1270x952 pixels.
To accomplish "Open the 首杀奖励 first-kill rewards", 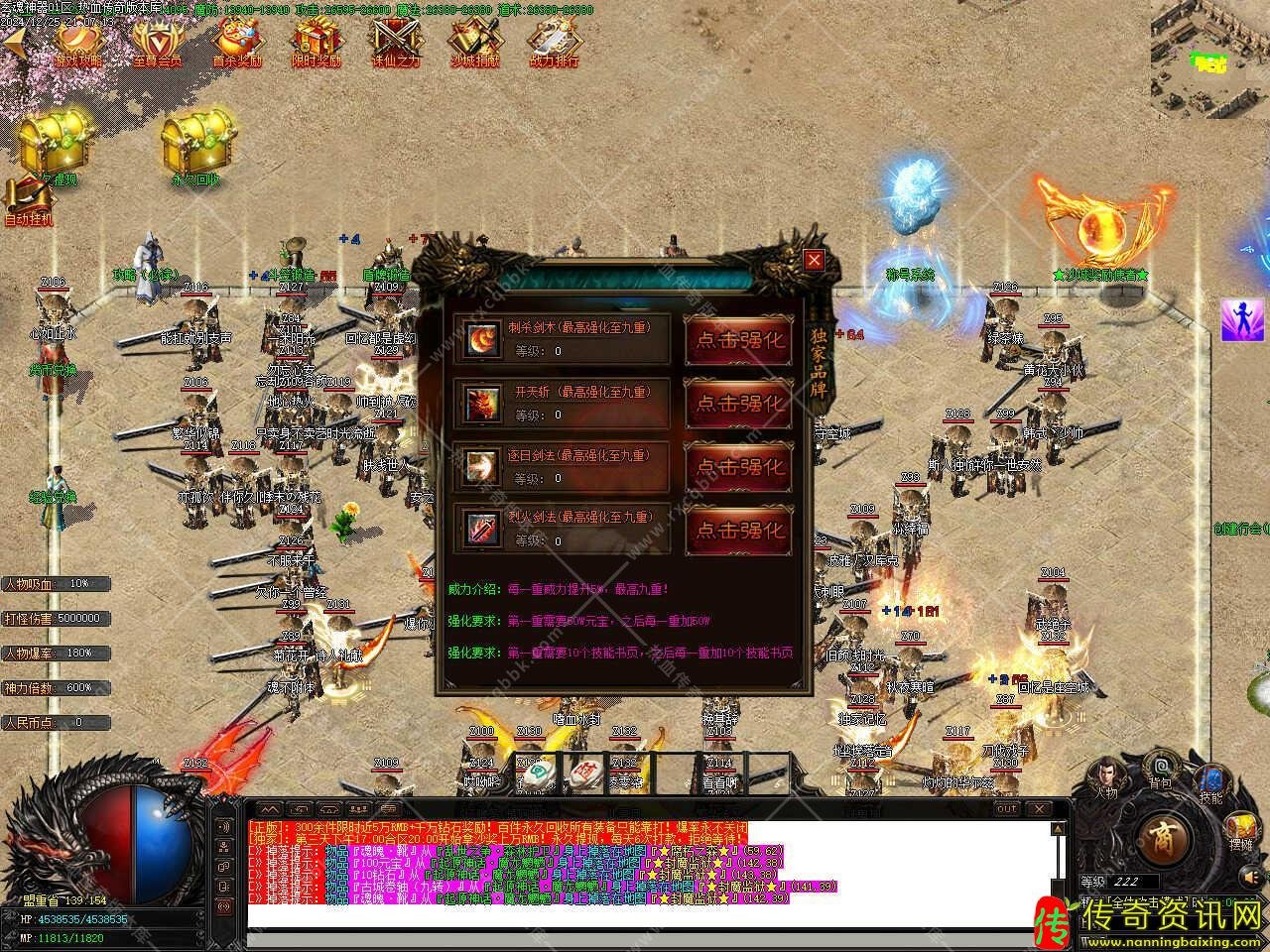I will (237, 43).
